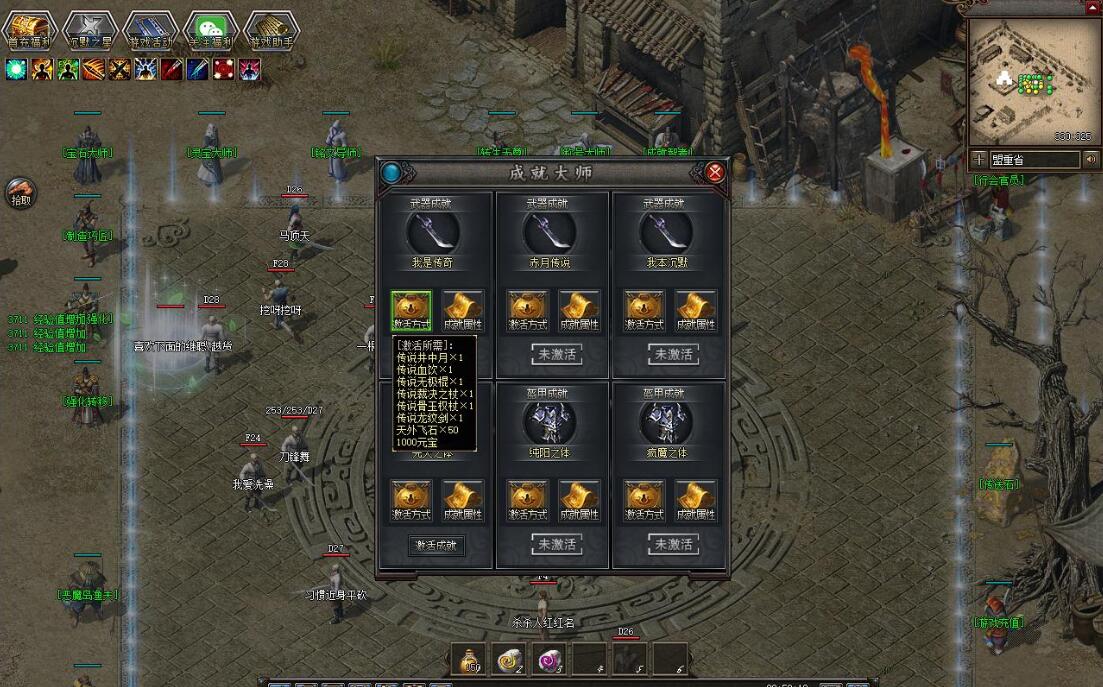The height and width of the screenshot is (687, 1103).
Task: Open the 沉默之星 star menu
Action: click(88, 30)
